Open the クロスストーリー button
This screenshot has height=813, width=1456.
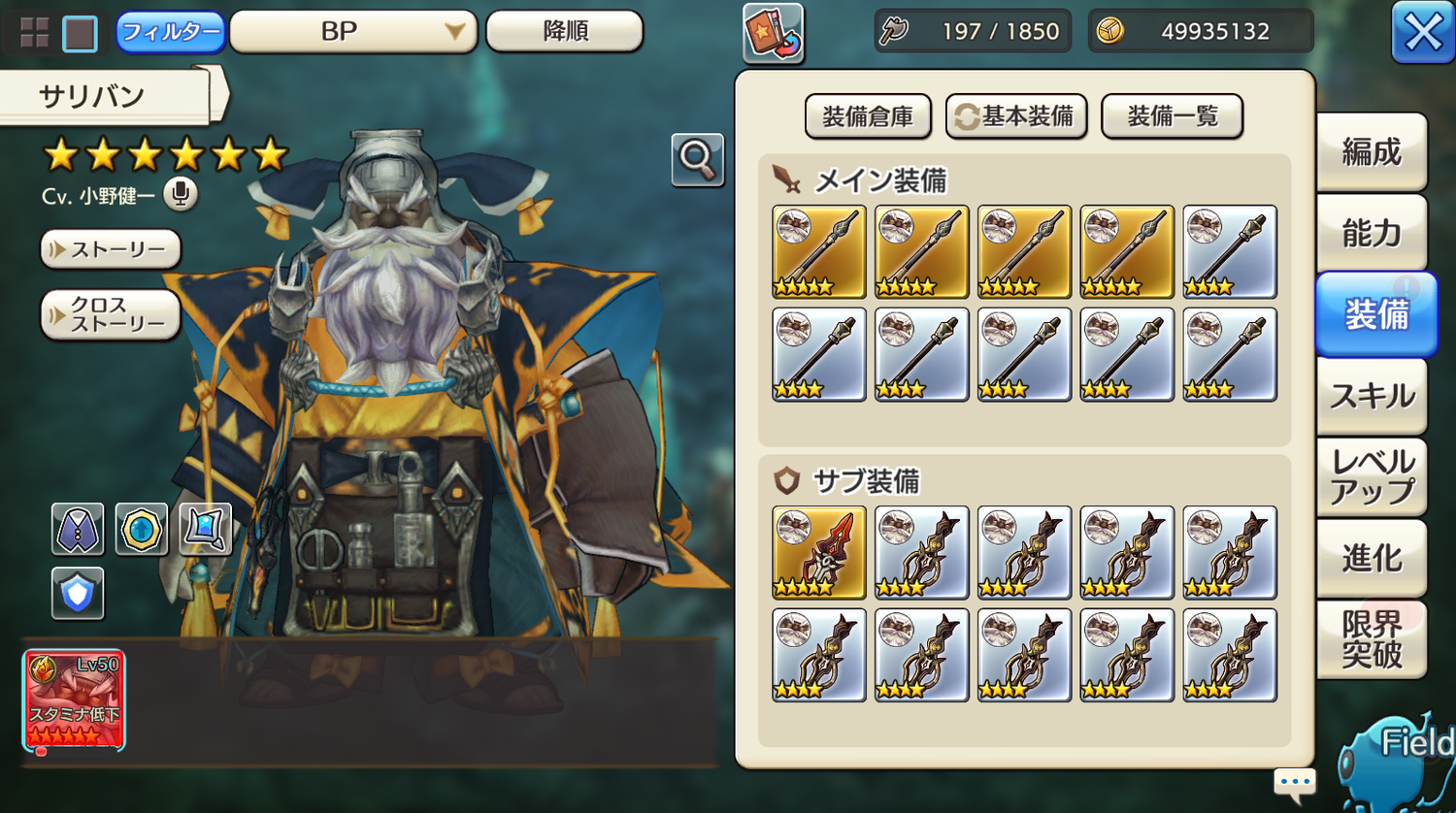coord(111,315)
